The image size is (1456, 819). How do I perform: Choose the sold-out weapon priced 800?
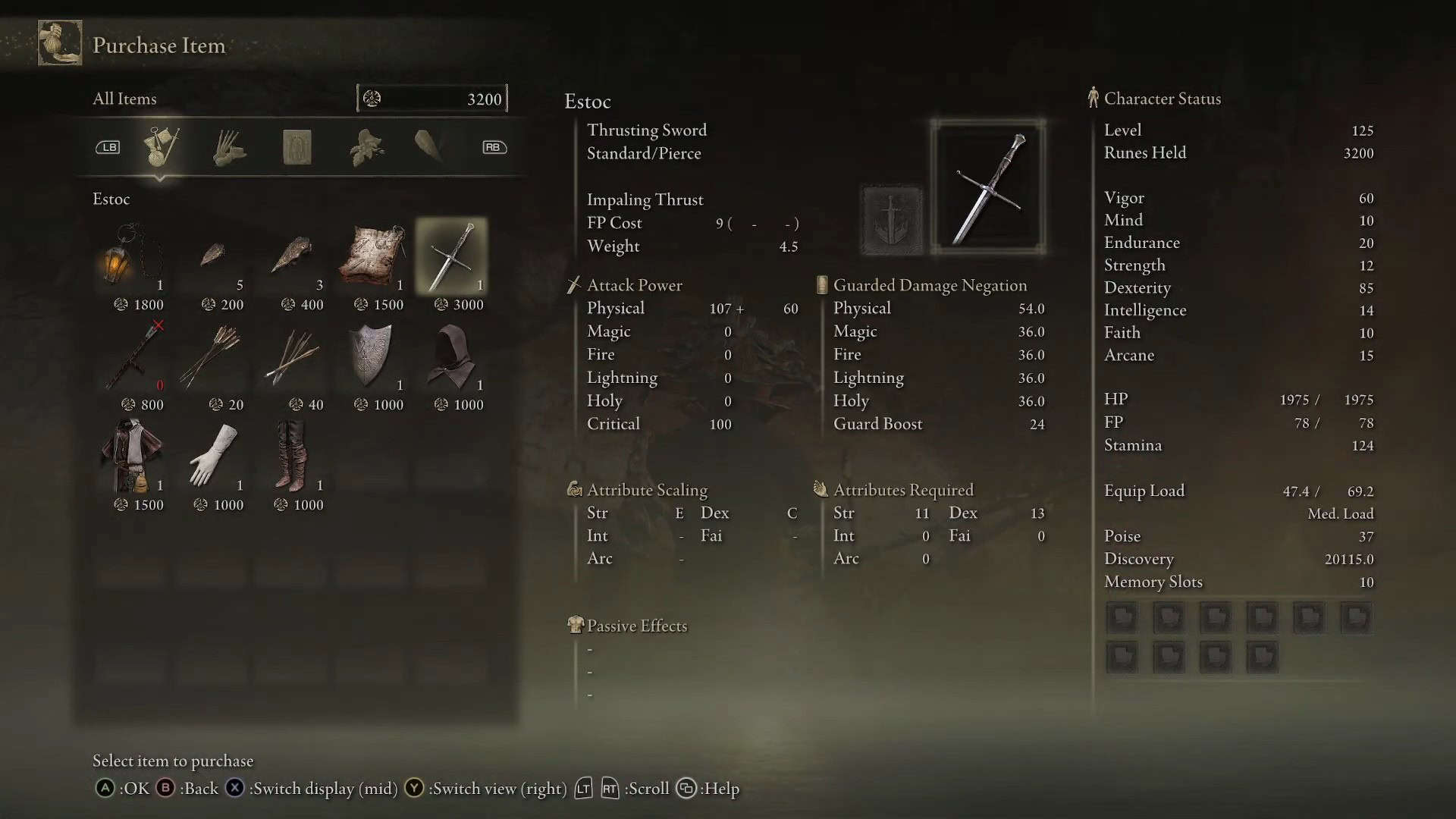[135, 356]
